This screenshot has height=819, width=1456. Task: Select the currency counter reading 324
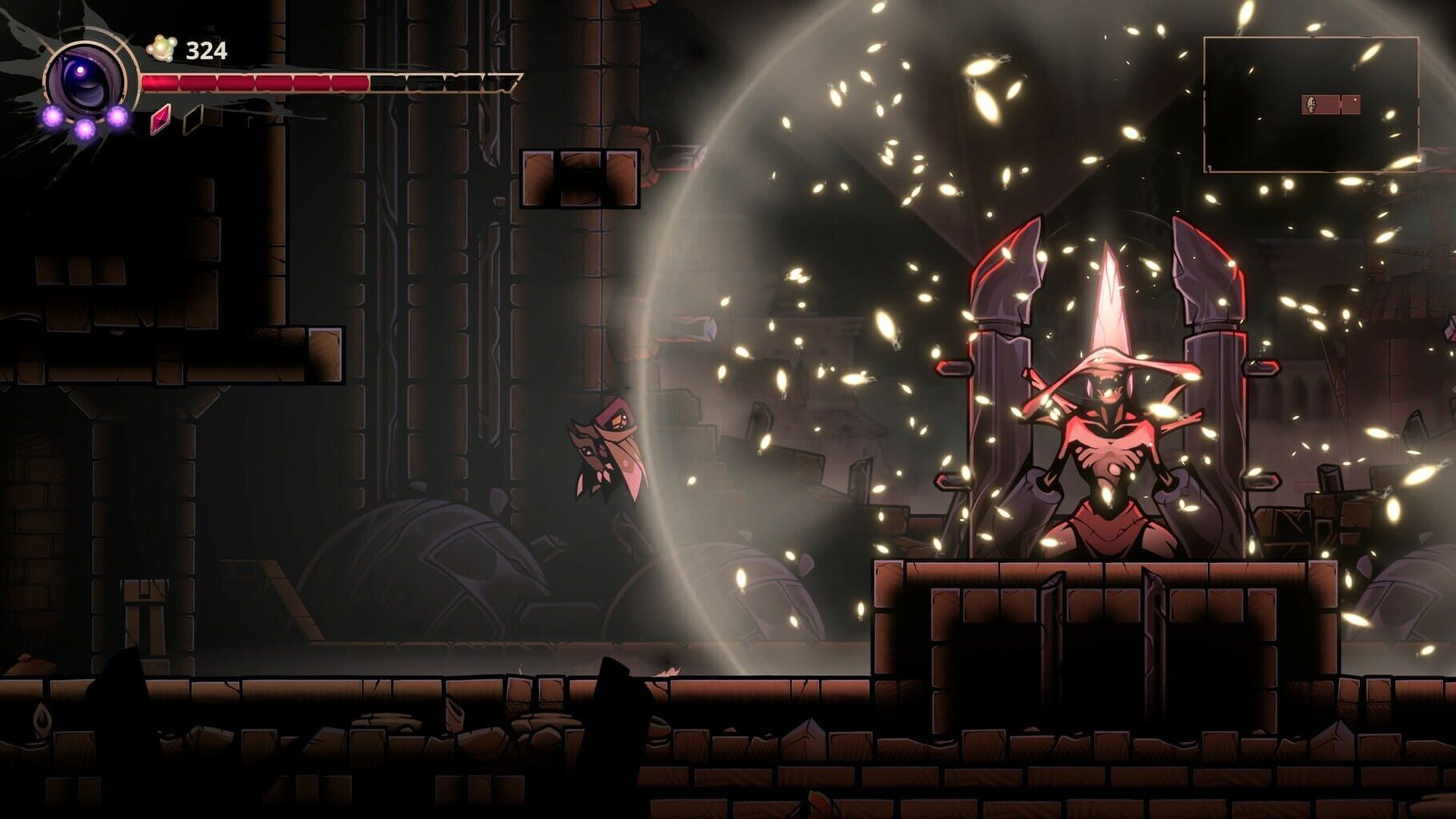pyautogui.click(x=206, y=50)
